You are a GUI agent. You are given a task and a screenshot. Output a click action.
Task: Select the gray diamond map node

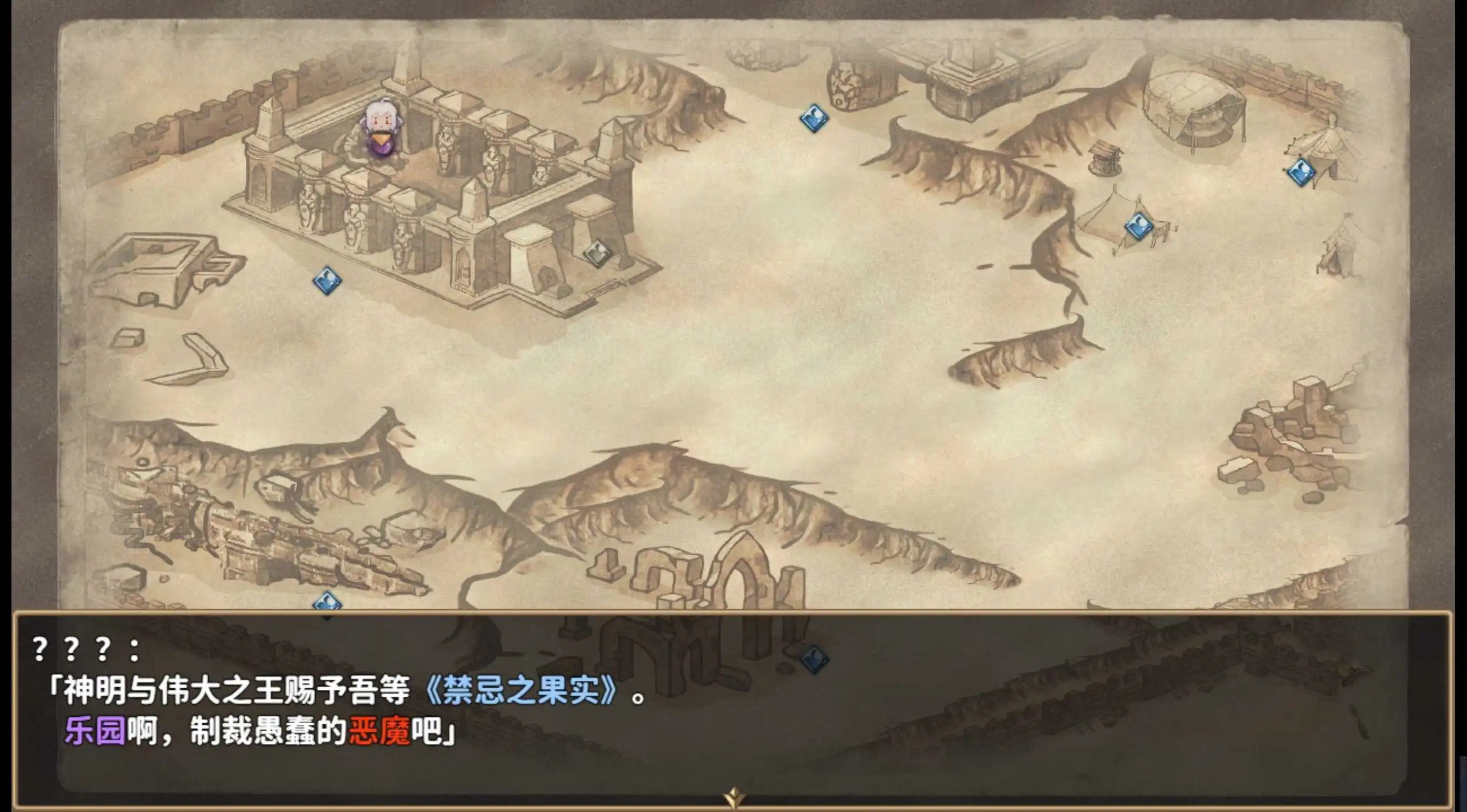597,253
